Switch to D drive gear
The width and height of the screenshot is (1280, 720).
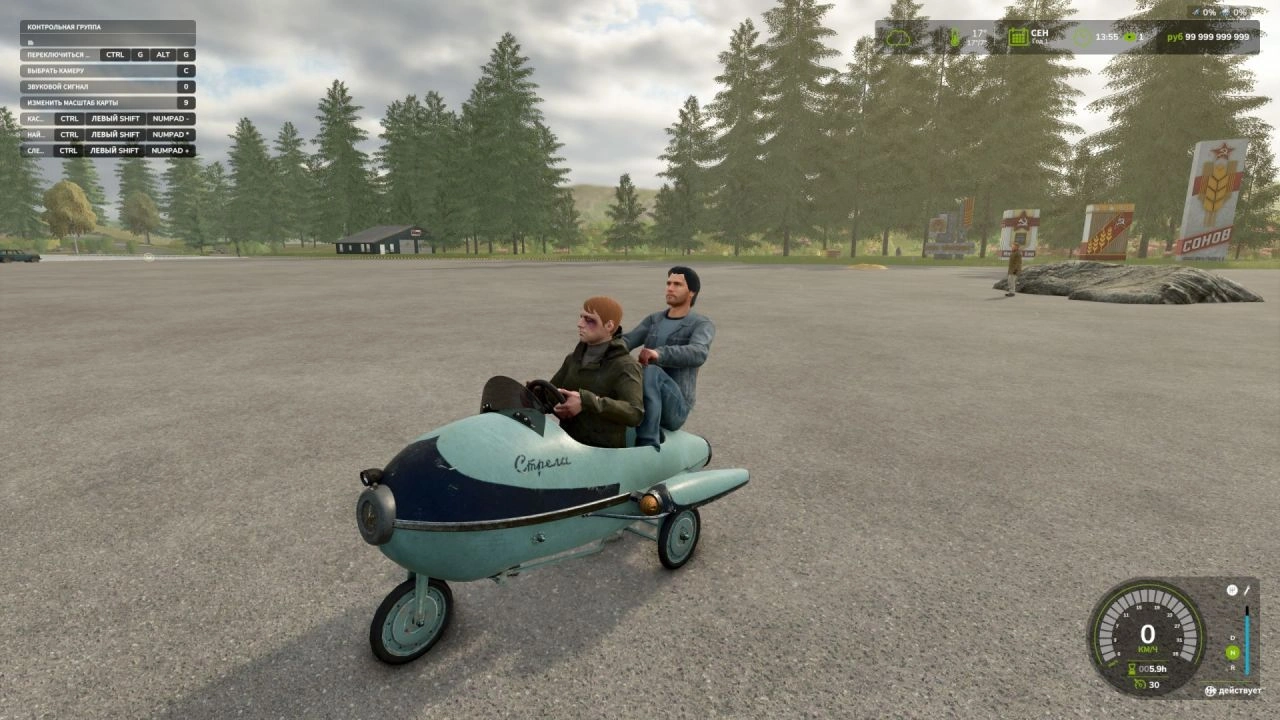pos(1232,638)
